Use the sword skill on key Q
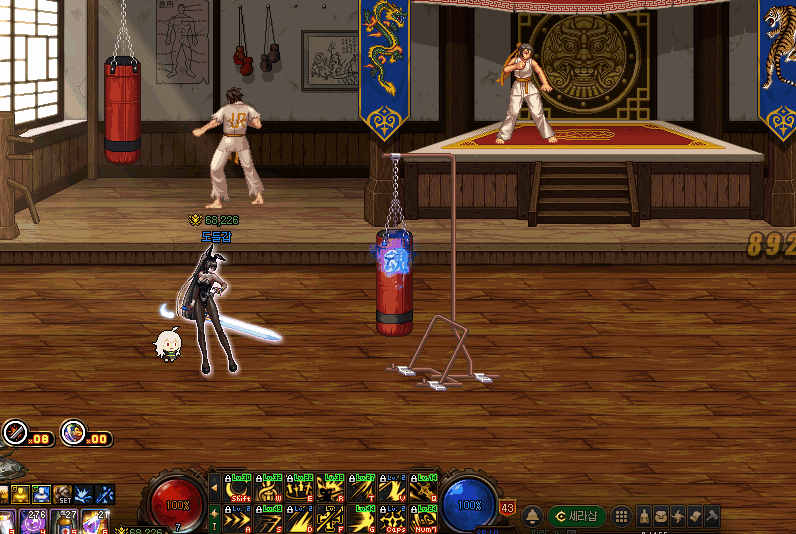Screen dimensions: 796x534 (x=423, y=488)
